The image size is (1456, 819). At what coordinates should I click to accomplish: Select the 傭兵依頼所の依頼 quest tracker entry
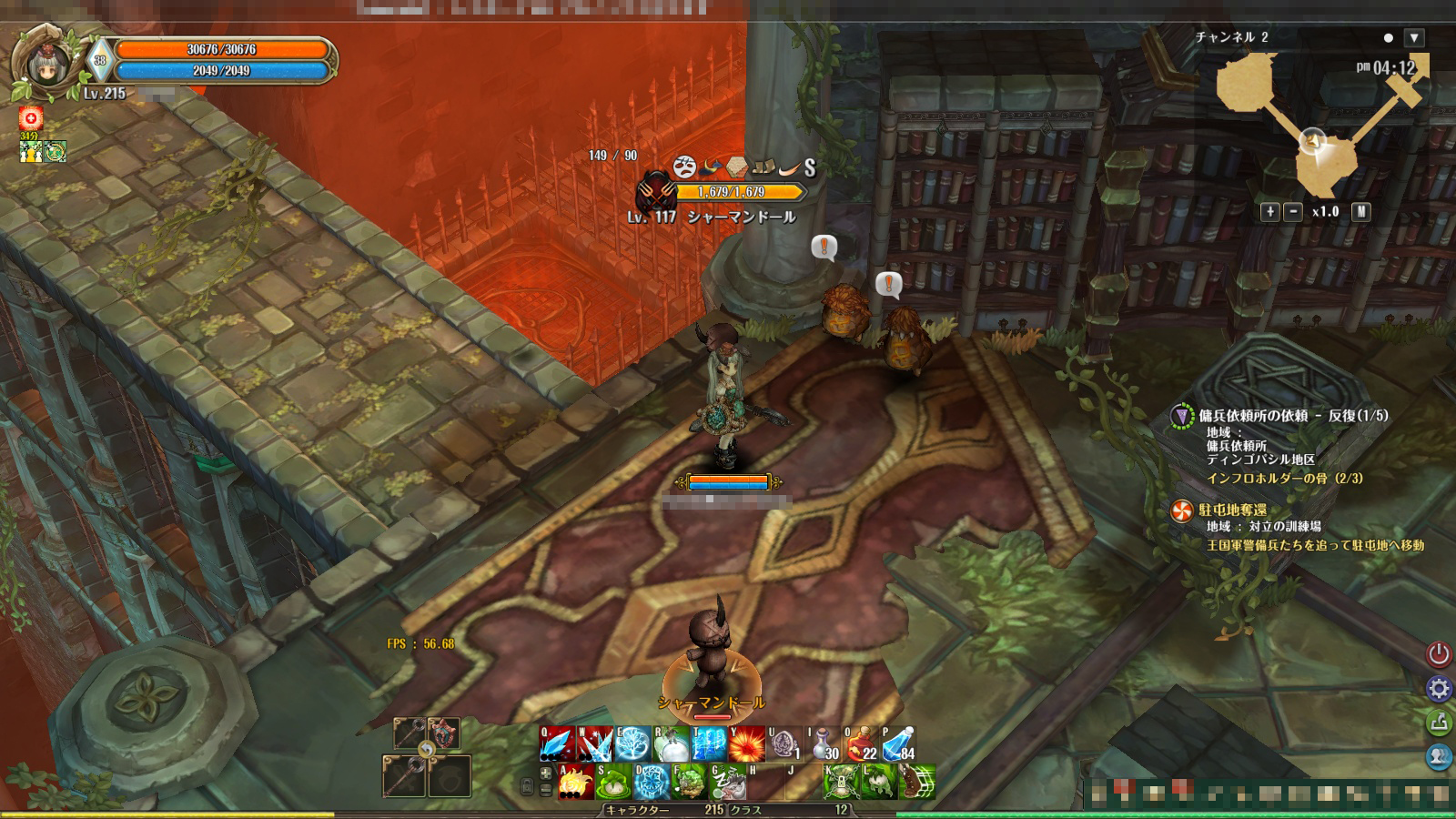tap(1292, 416)
